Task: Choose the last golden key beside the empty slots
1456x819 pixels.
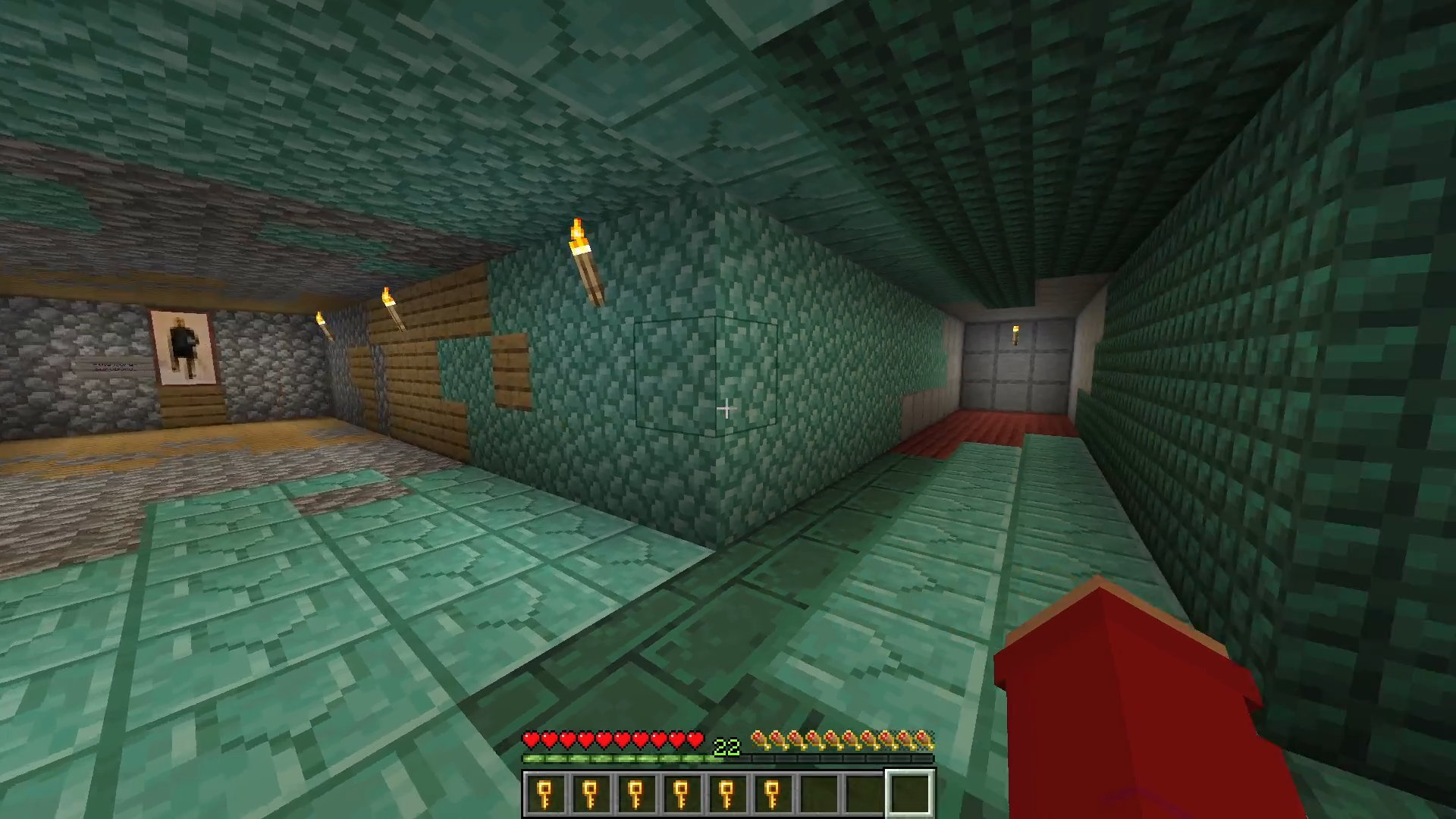Action: [x=772, y=794]
